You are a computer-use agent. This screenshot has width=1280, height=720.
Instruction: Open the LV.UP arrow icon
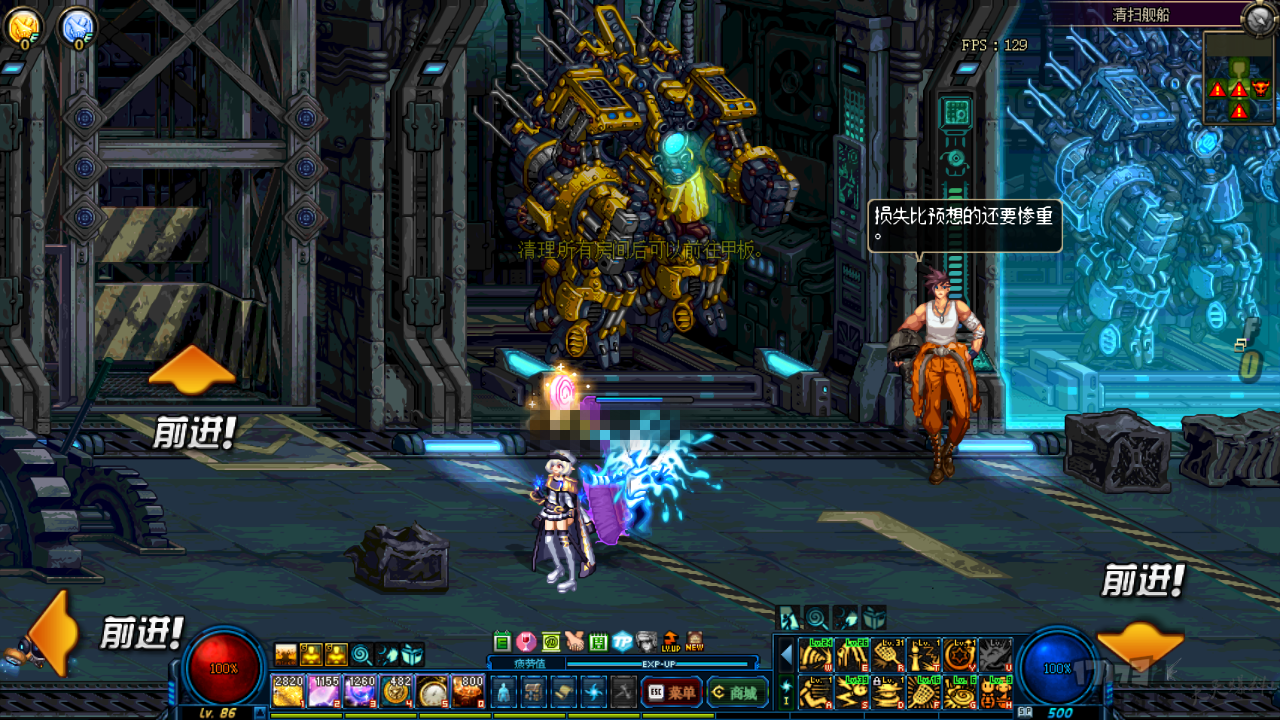pos(670,642)
